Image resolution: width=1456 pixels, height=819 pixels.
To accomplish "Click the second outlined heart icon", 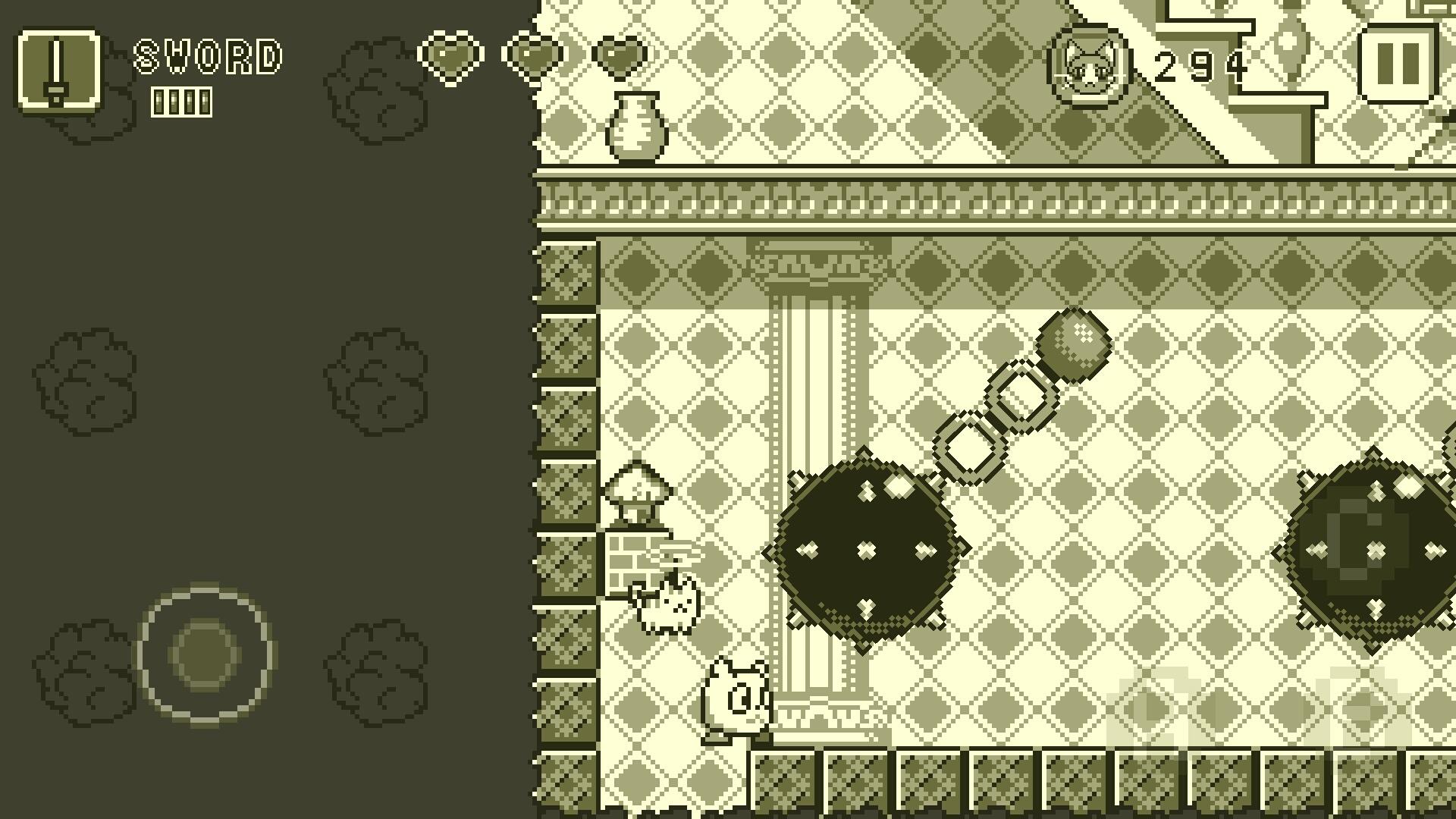I will [535, 57].
